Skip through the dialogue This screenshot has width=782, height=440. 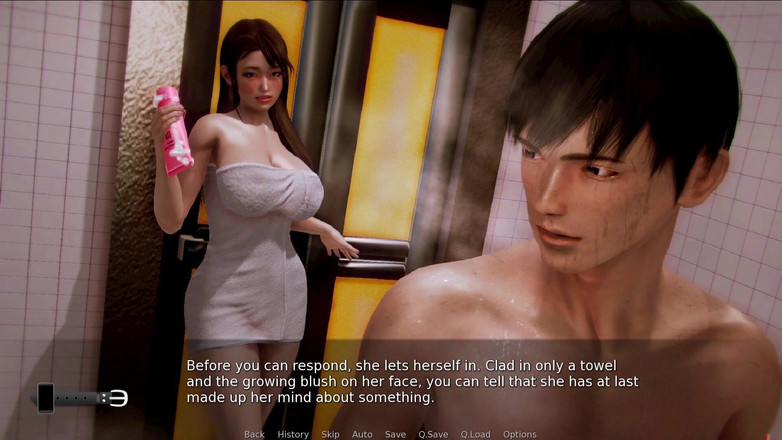tap(330, 434)
